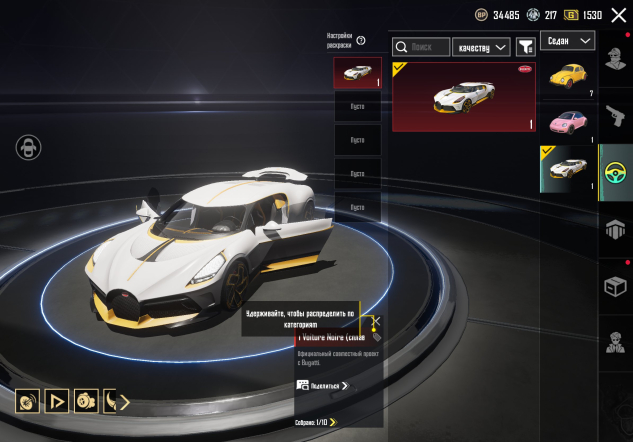Select the large white Bugatti skin card
Screen dimensions: 633x442
(x=463, y=97)
